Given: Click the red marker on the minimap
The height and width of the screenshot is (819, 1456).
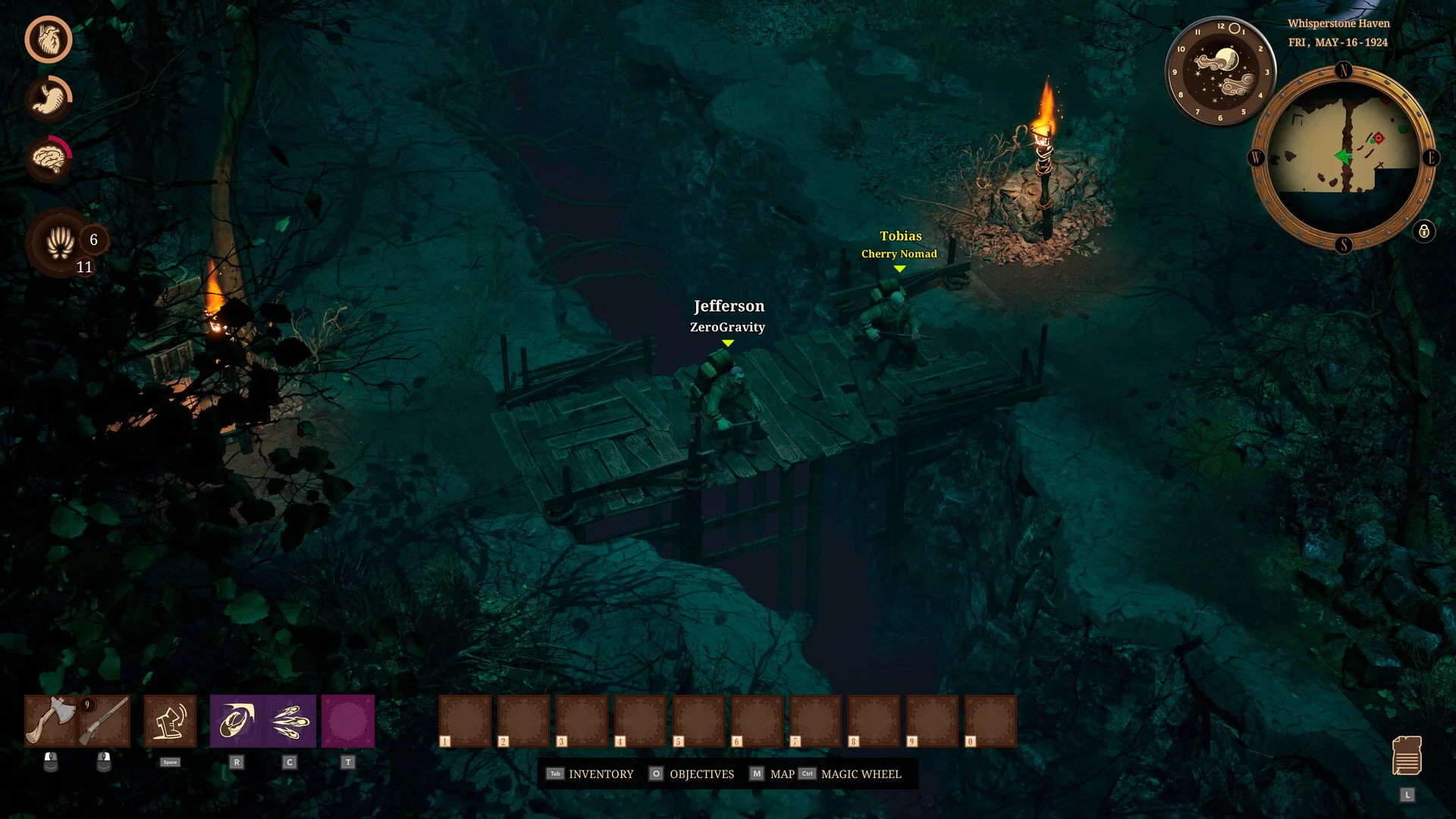Looking at the screenshot, I should click(x=1378, y=138).
